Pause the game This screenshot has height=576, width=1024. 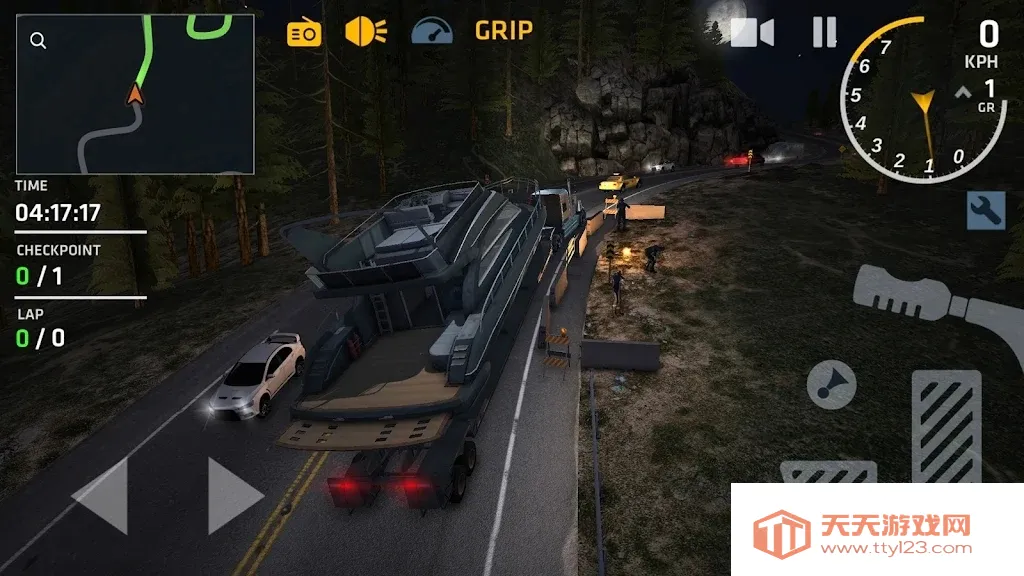pos(824,33)
